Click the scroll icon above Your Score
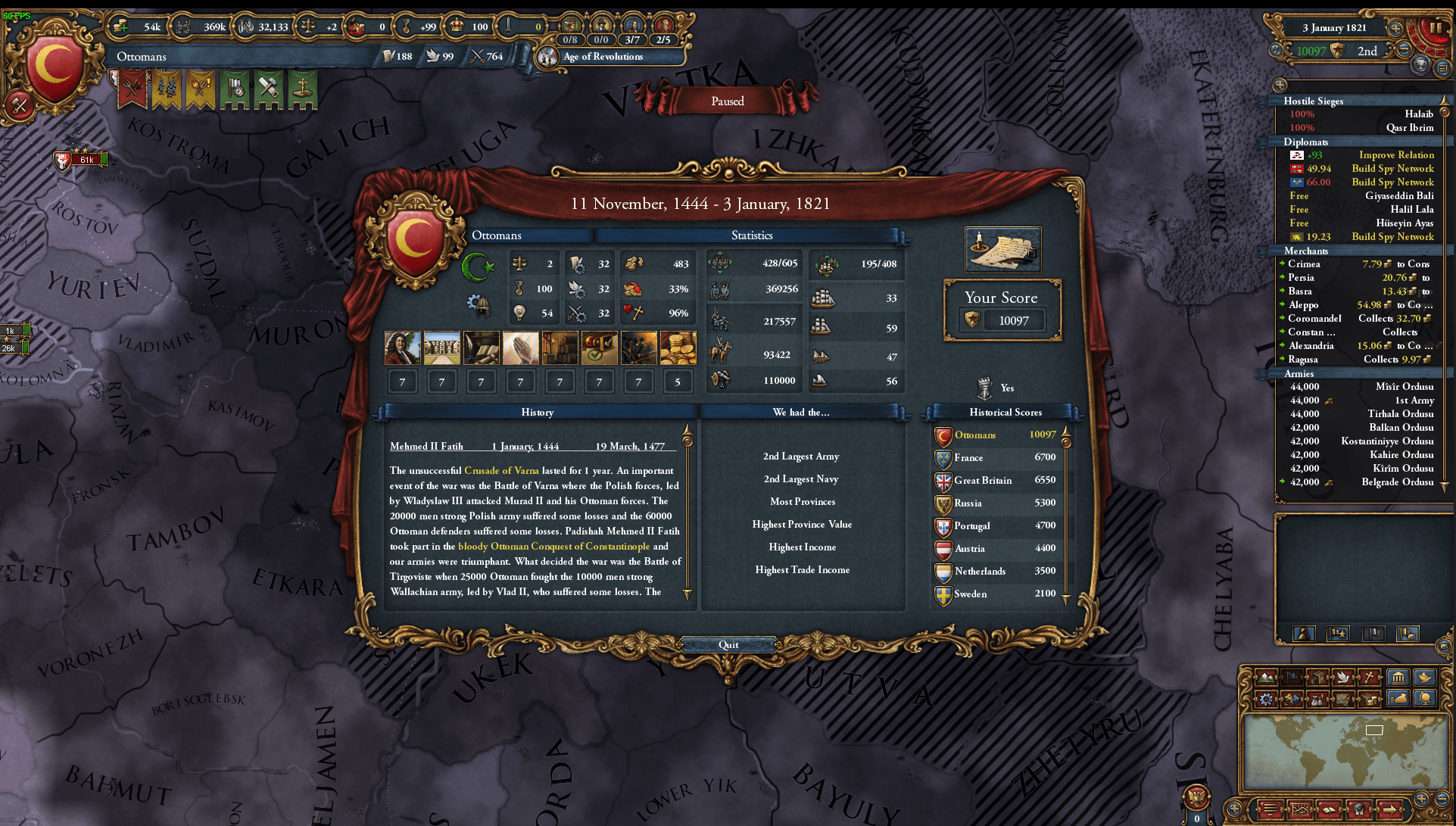The width and height of the screenshot is (1456, 826). pos(1002,250)
